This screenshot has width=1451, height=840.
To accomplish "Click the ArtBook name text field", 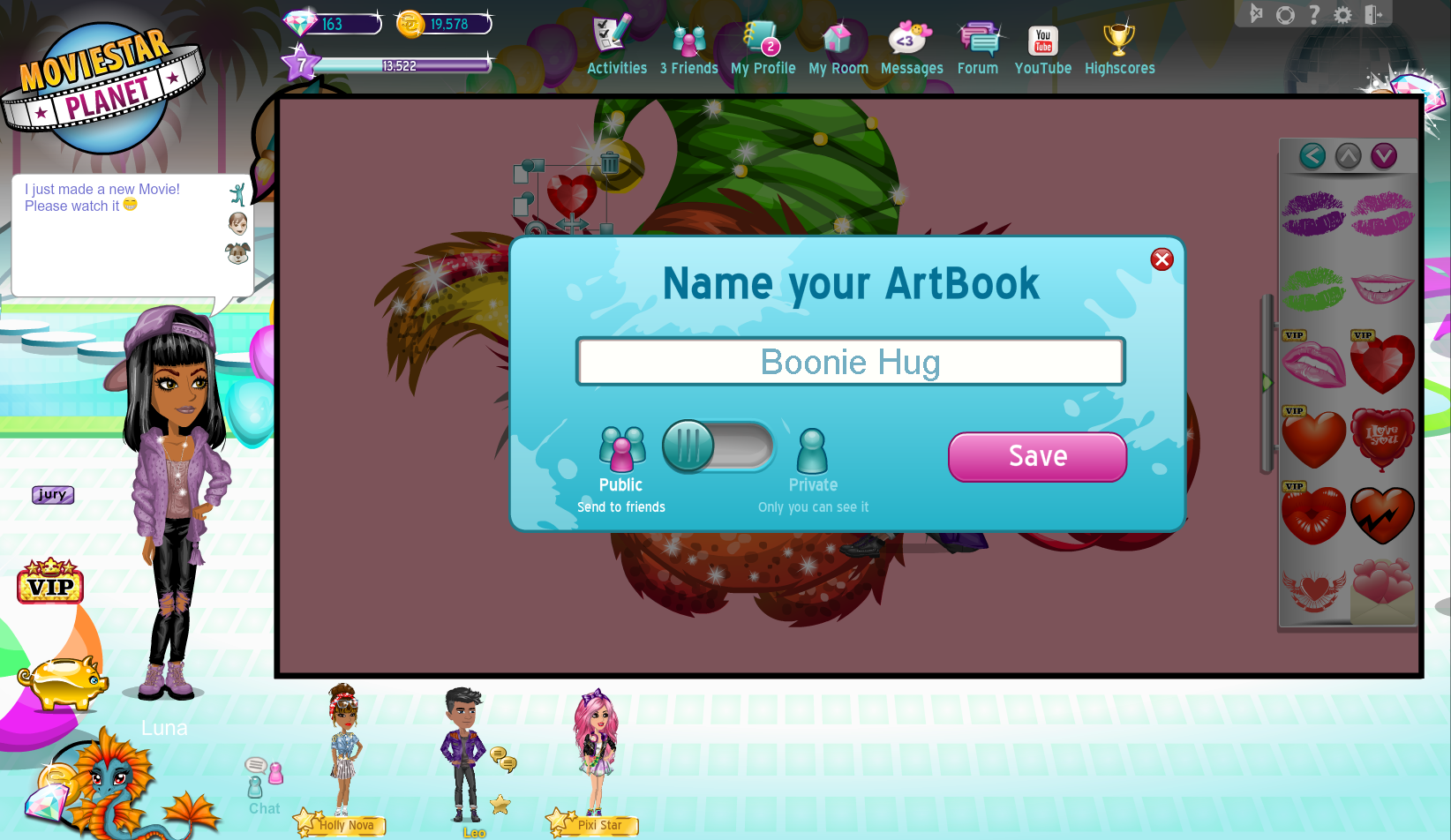I will click(850, 362).
